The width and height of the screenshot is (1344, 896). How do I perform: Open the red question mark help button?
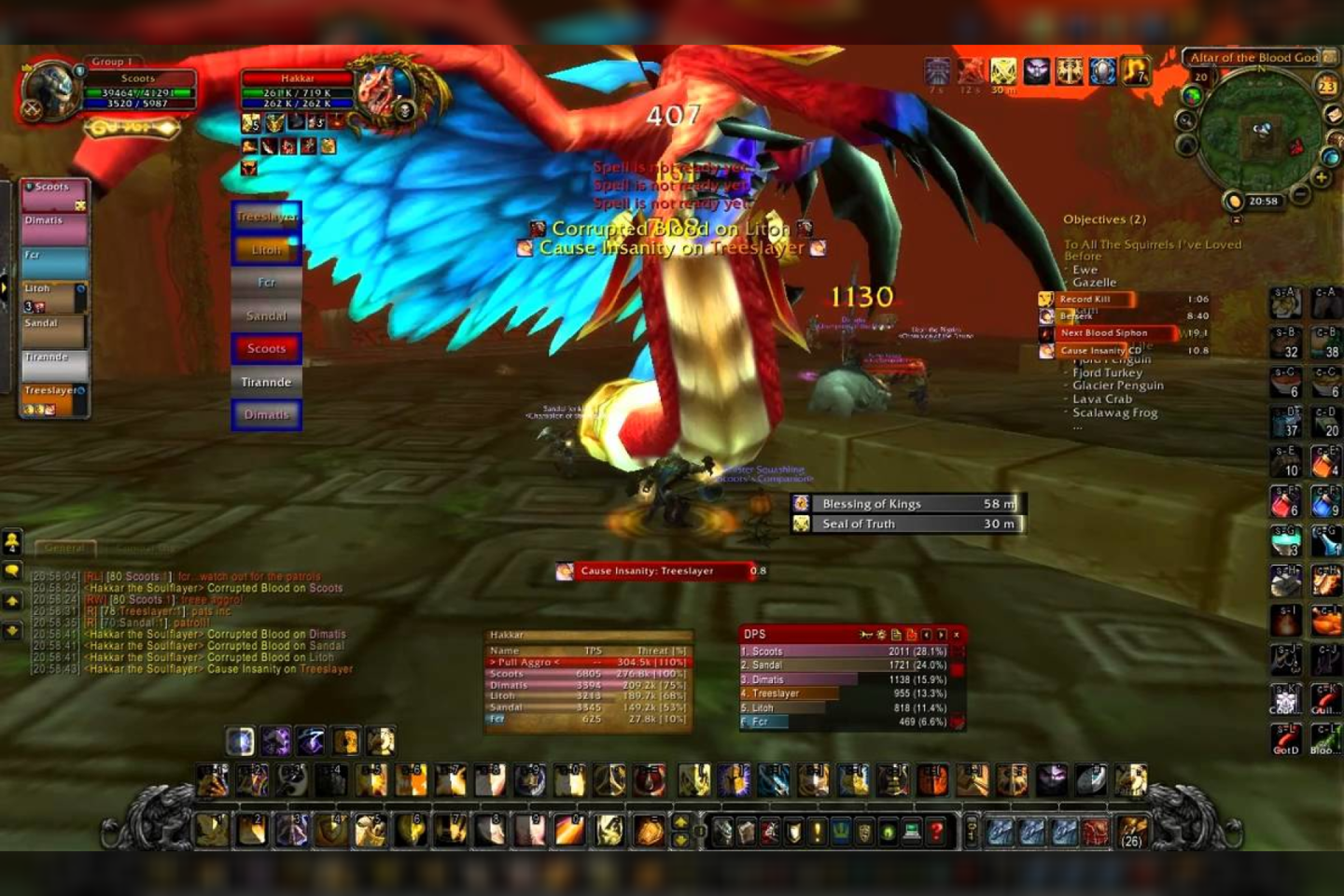point(936,830)
